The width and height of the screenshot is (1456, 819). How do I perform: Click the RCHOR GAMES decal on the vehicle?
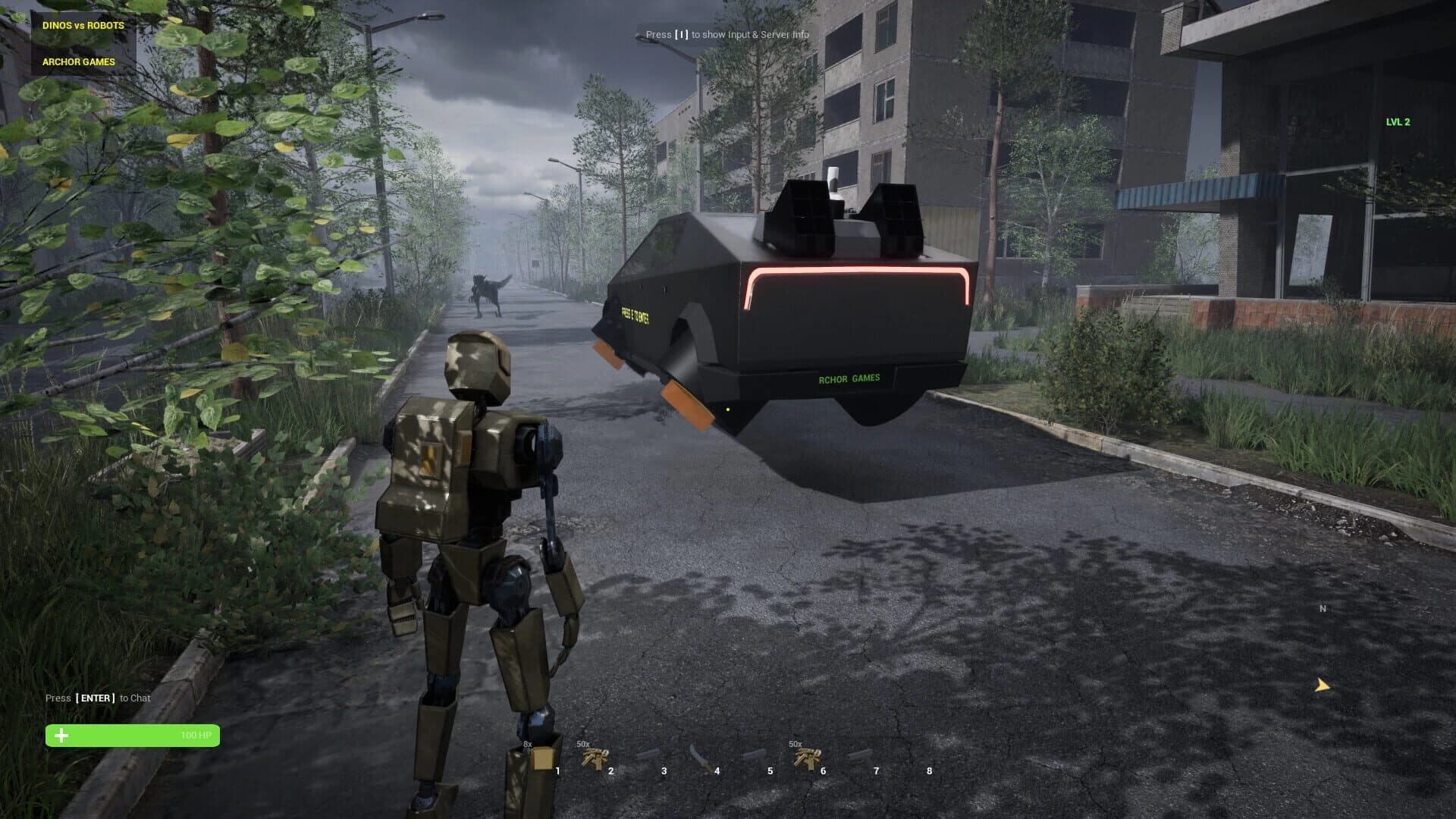(x=850, y=378)
